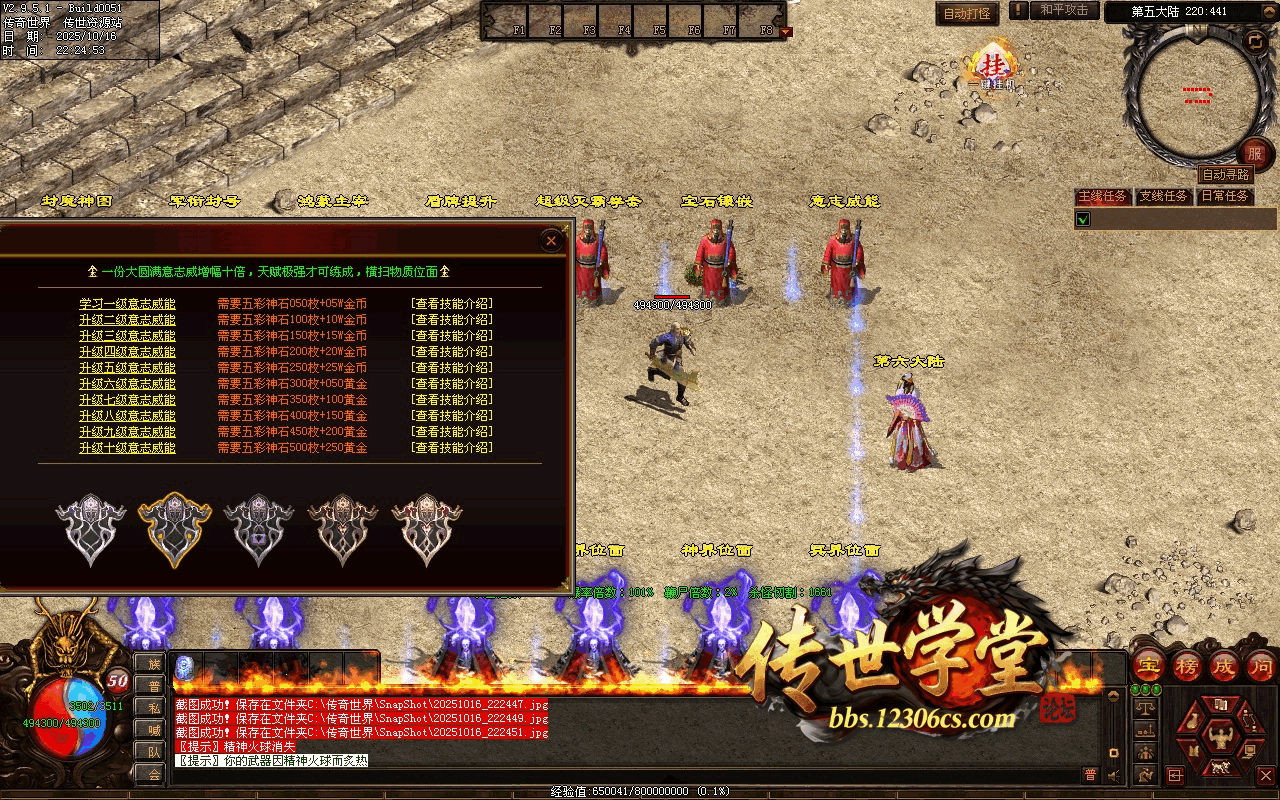Close the 意志威能 dialog window
The width and height of the screenshot is (1280, 800).
550,241
